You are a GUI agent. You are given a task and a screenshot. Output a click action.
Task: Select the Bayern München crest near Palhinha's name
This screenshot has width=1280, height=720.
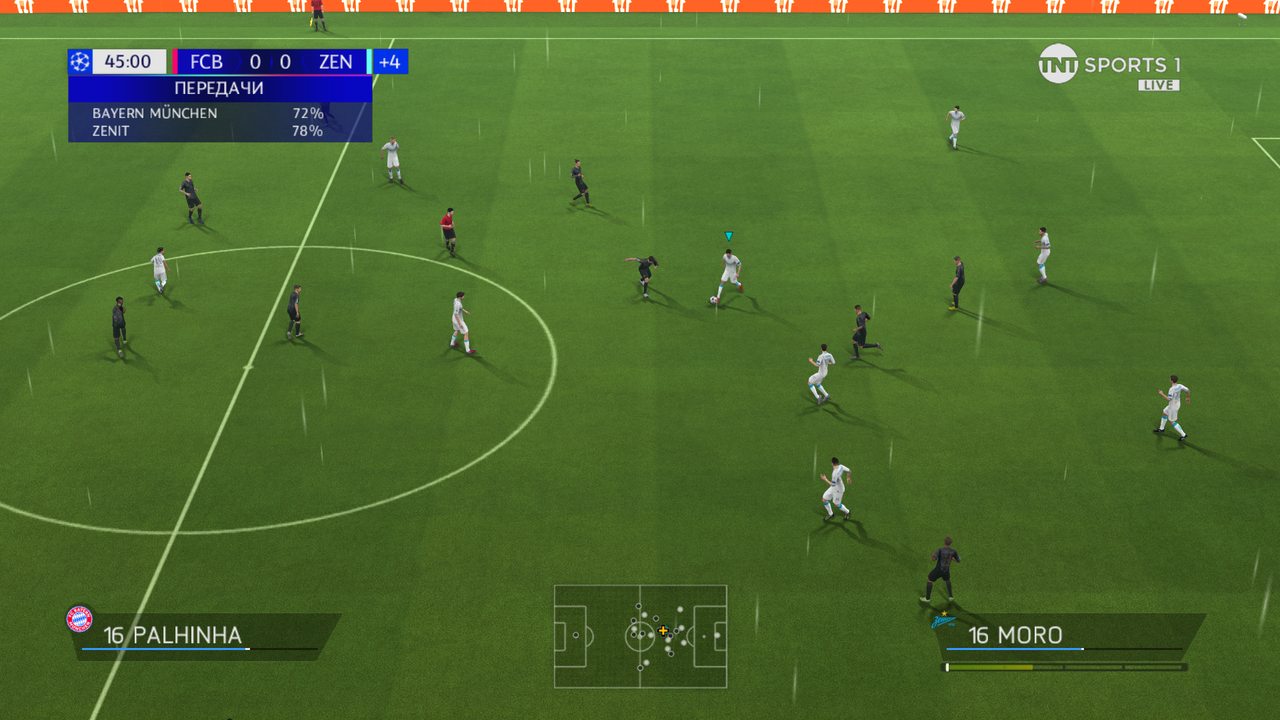(79, 619)
